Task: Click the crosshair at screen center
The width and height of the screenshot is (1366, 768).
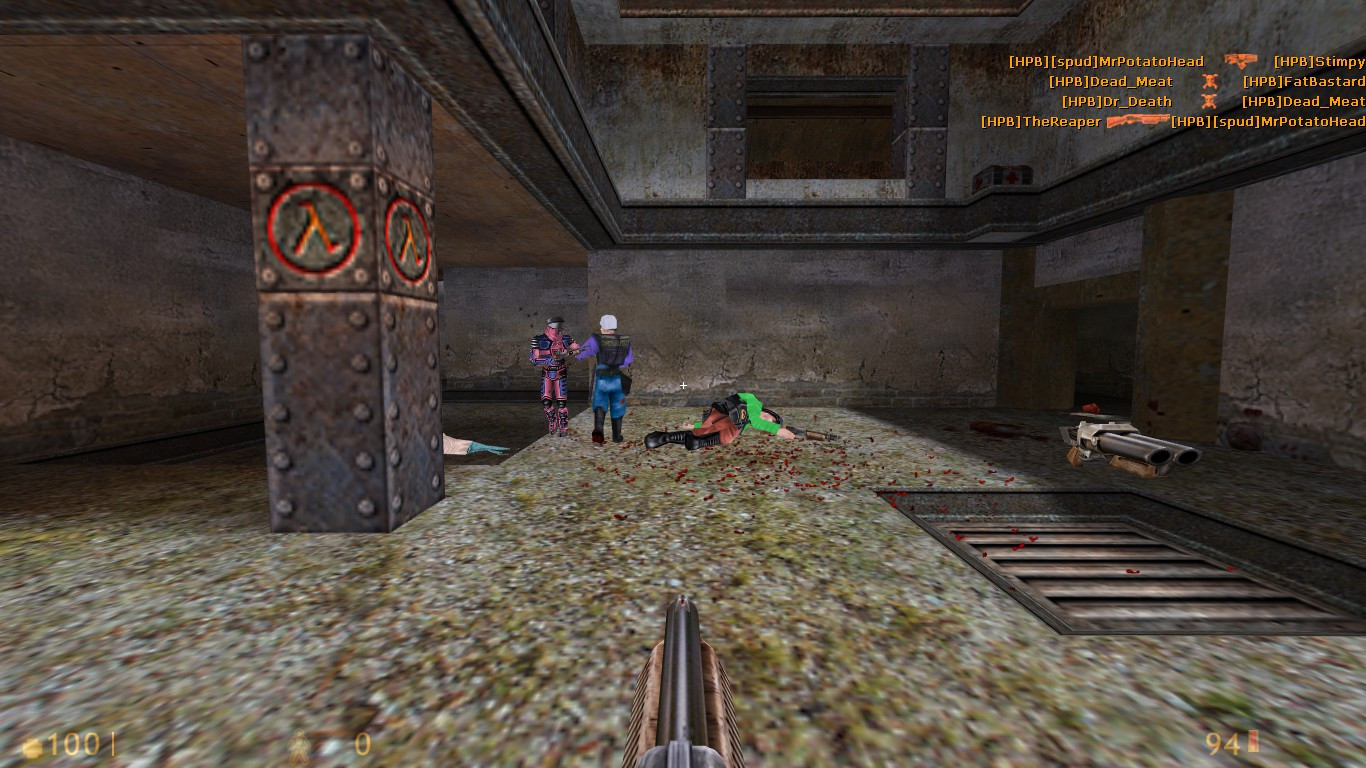Action: (683, 385)
